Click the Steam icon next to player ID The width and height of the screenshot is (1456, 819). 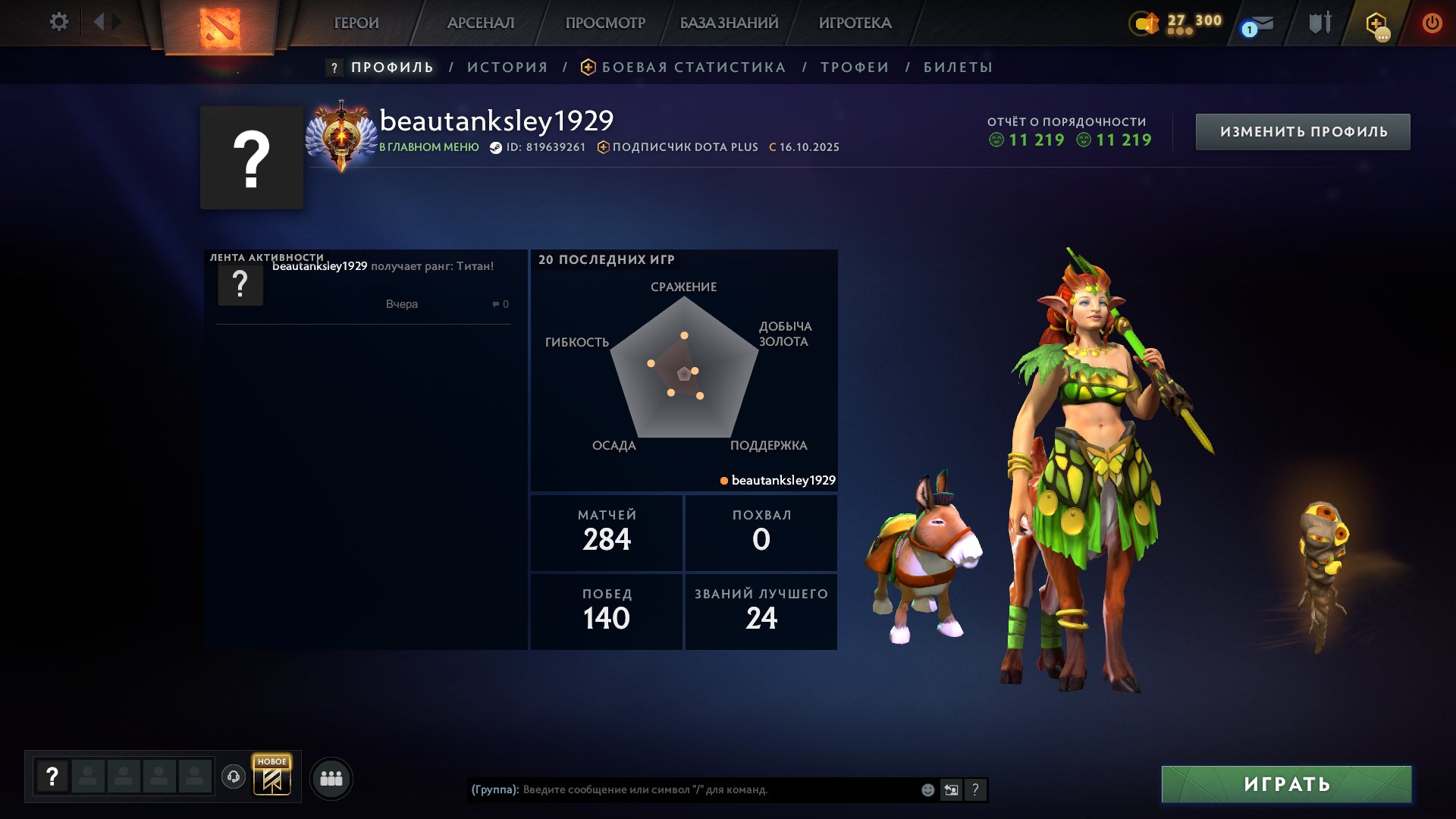[494, 147]
